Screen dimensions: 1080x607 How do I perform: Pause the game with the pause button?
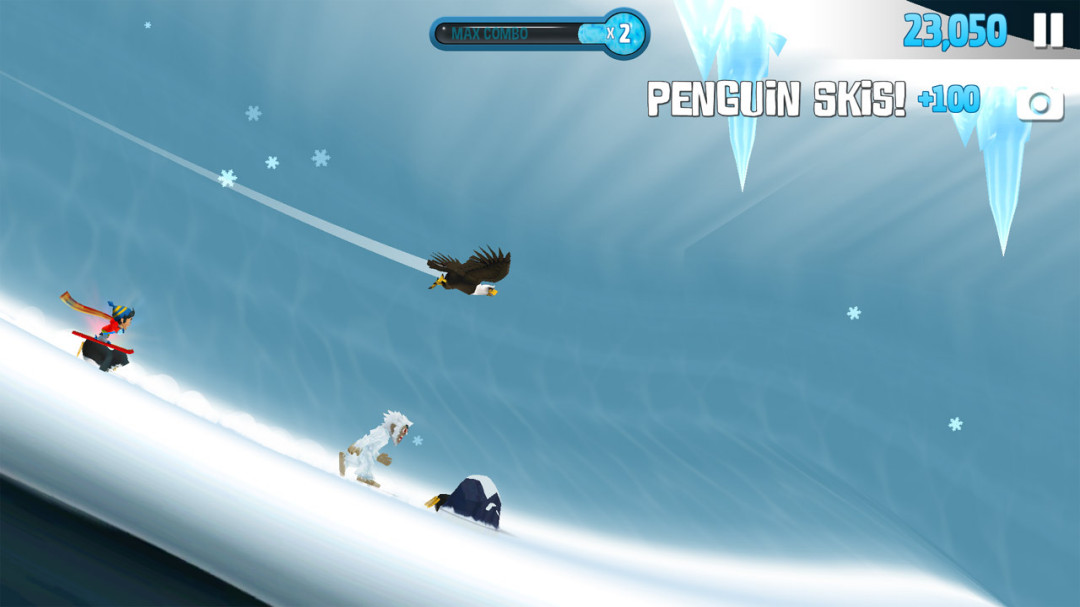coord(1048,30)
